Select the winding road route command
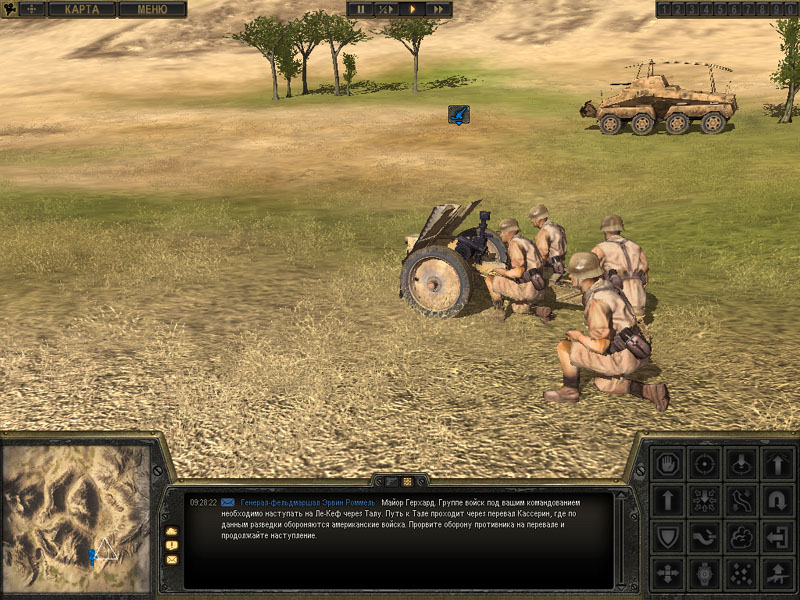The width and height of the screenshot is (800, 600). (741, 499)
